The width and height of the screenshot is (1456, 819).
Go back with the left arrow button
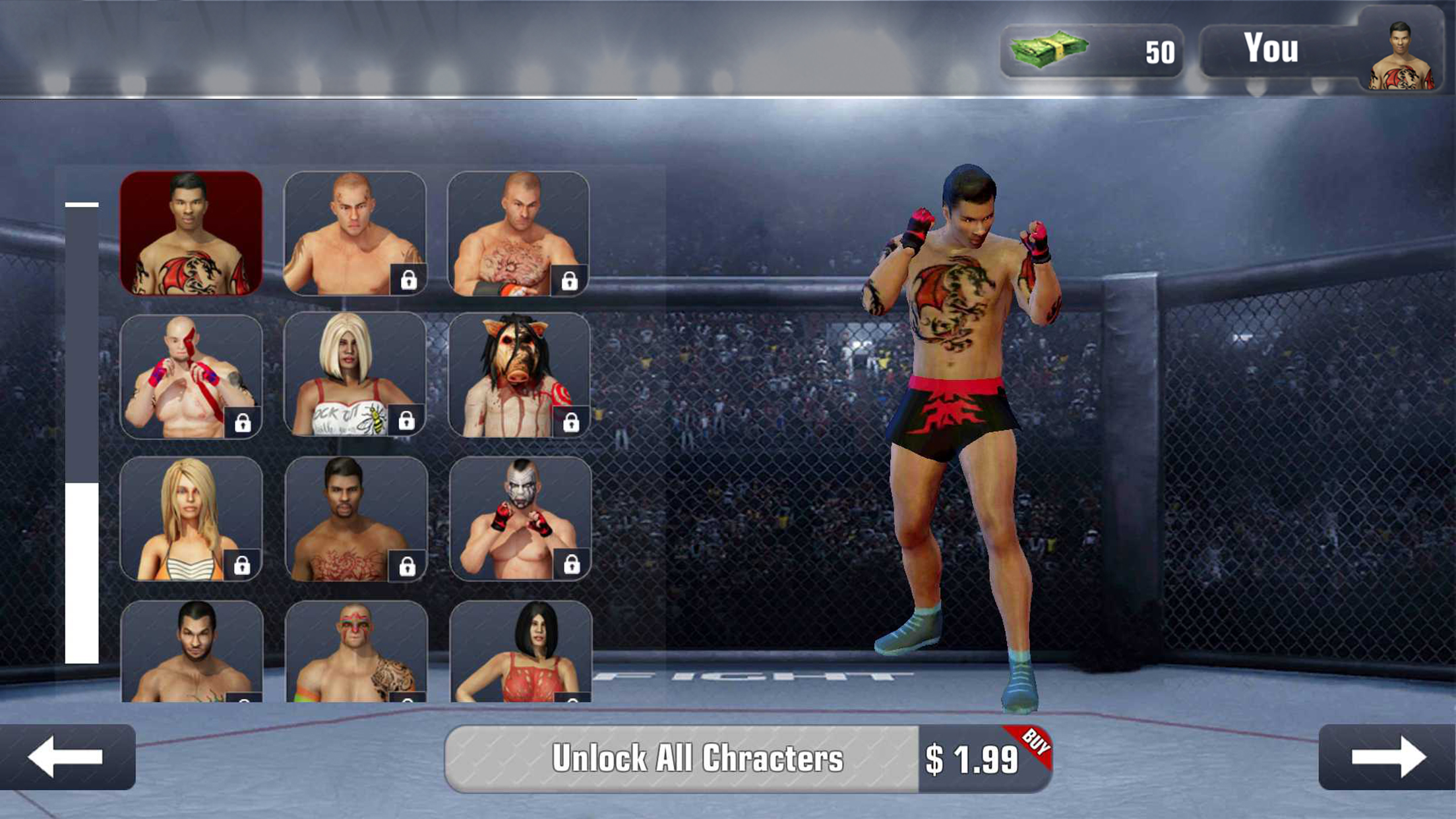pyautogui.click(x=67, y=757)
